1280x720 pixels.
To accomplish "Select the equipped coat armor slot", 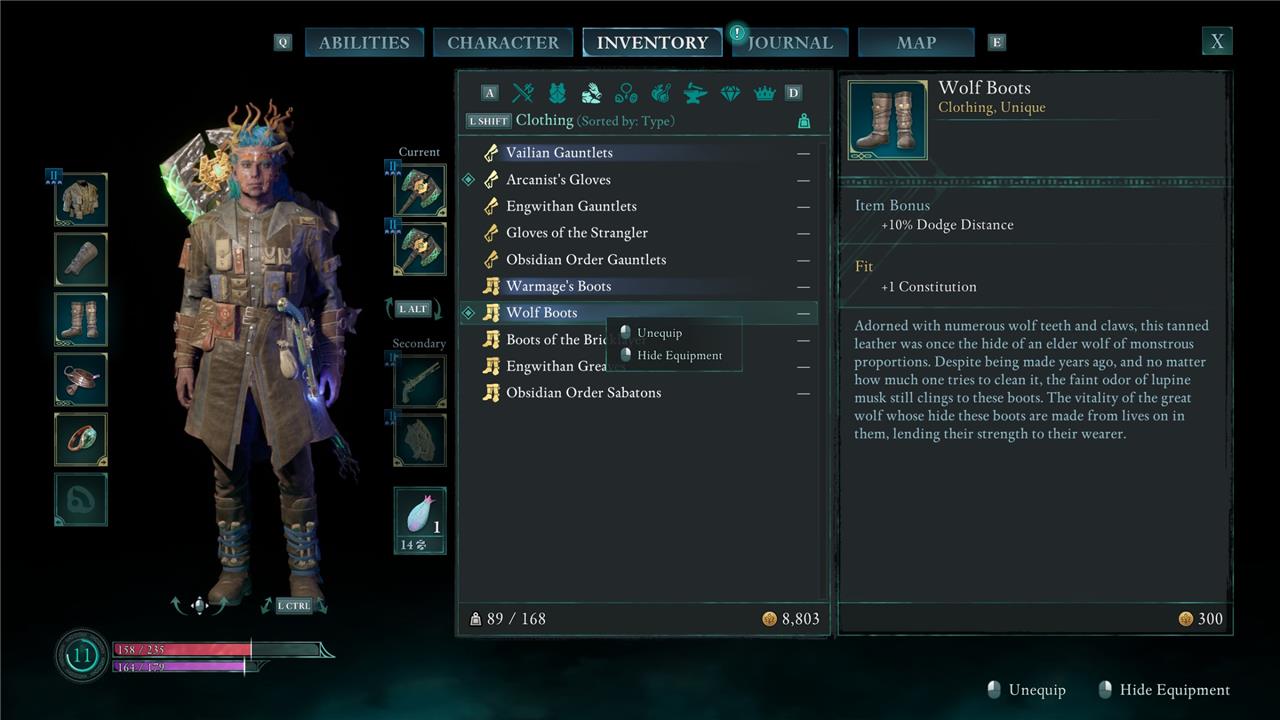I will pos(81,200).
